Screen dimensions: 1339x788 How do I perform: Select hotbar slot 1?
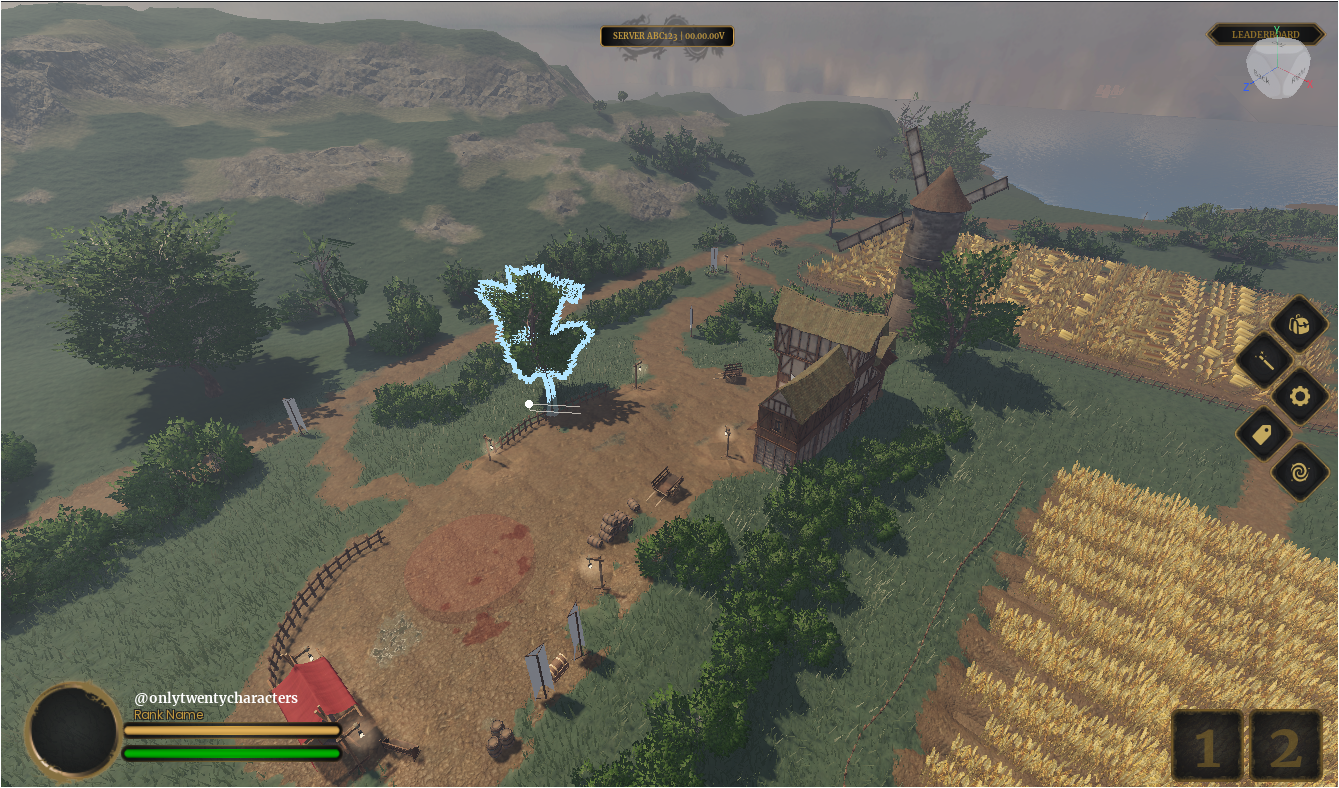(1207, 746)
